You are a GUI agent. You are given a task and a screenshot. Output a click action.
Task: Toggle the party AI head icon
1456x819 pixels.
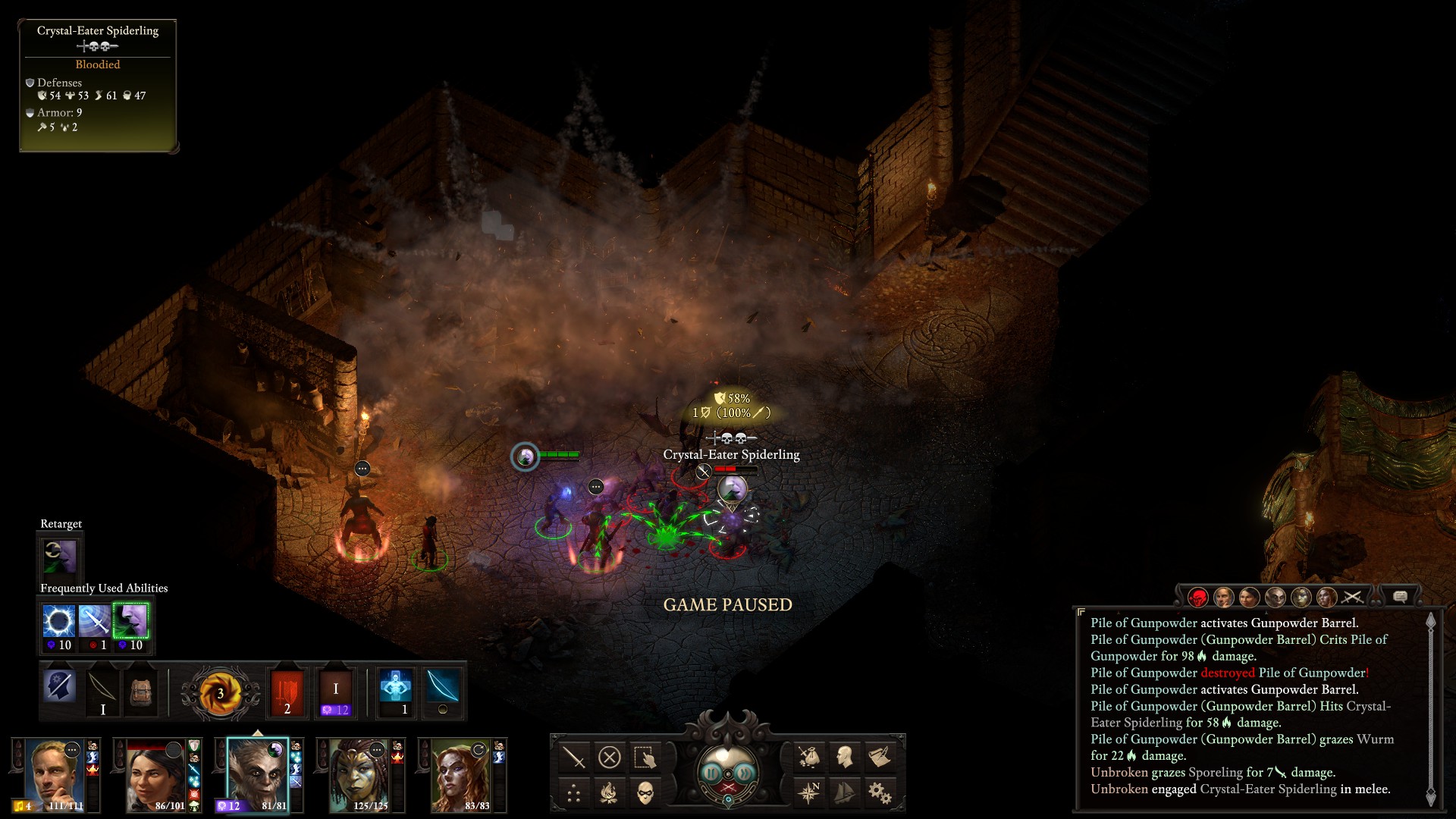844,757
